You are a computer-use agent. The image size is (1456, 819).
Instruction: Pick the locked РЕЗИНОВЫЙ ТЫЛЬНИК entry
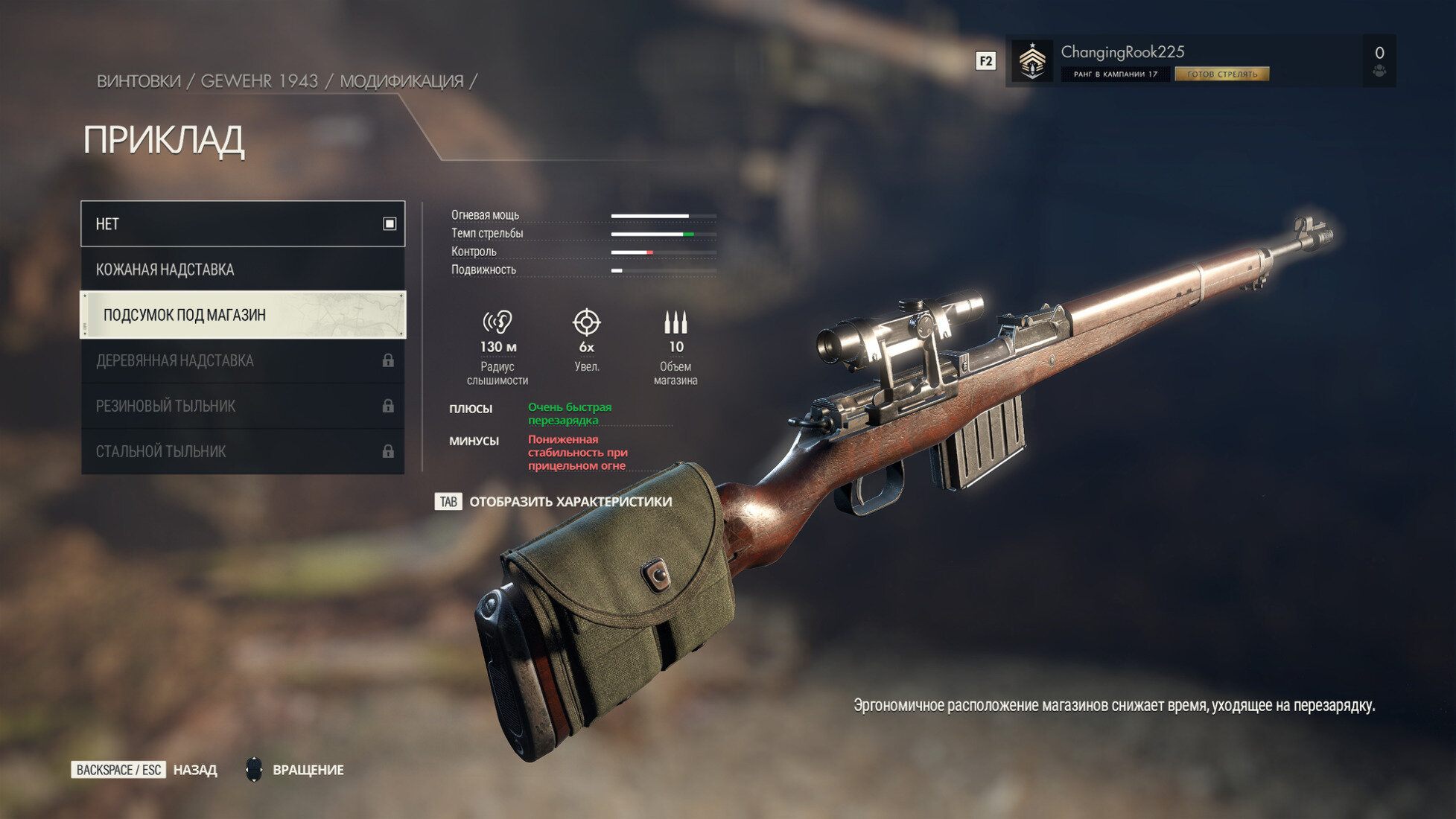point(243,407)
